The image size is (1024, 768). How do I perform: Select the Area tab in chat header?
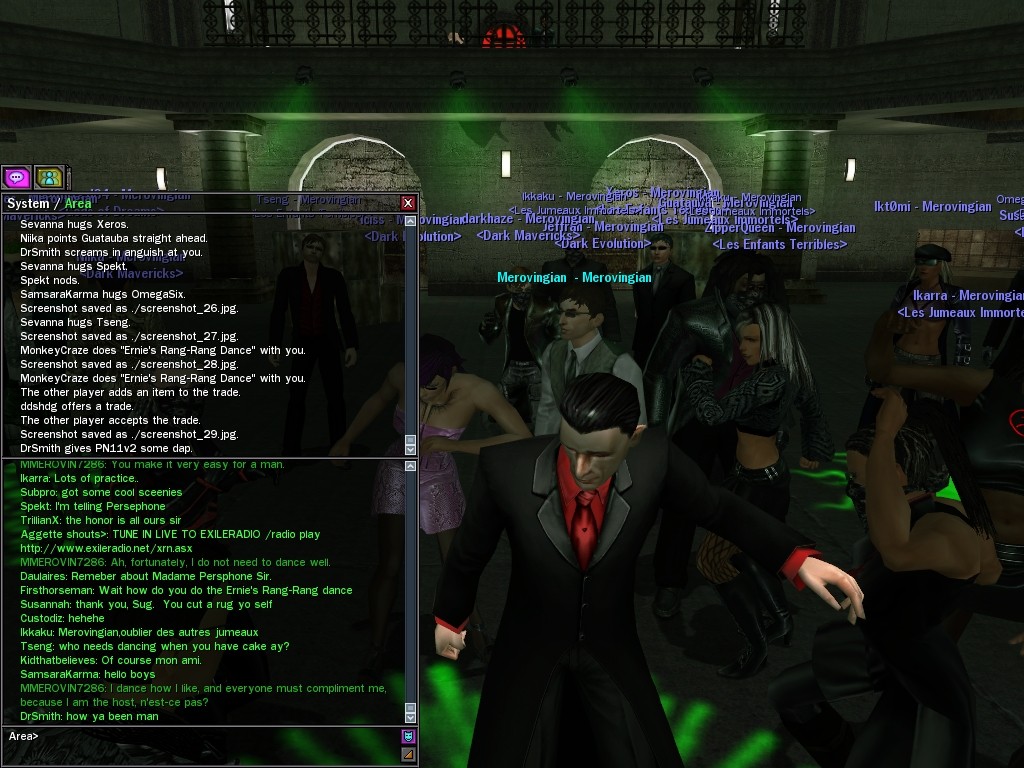coord(78,203)
